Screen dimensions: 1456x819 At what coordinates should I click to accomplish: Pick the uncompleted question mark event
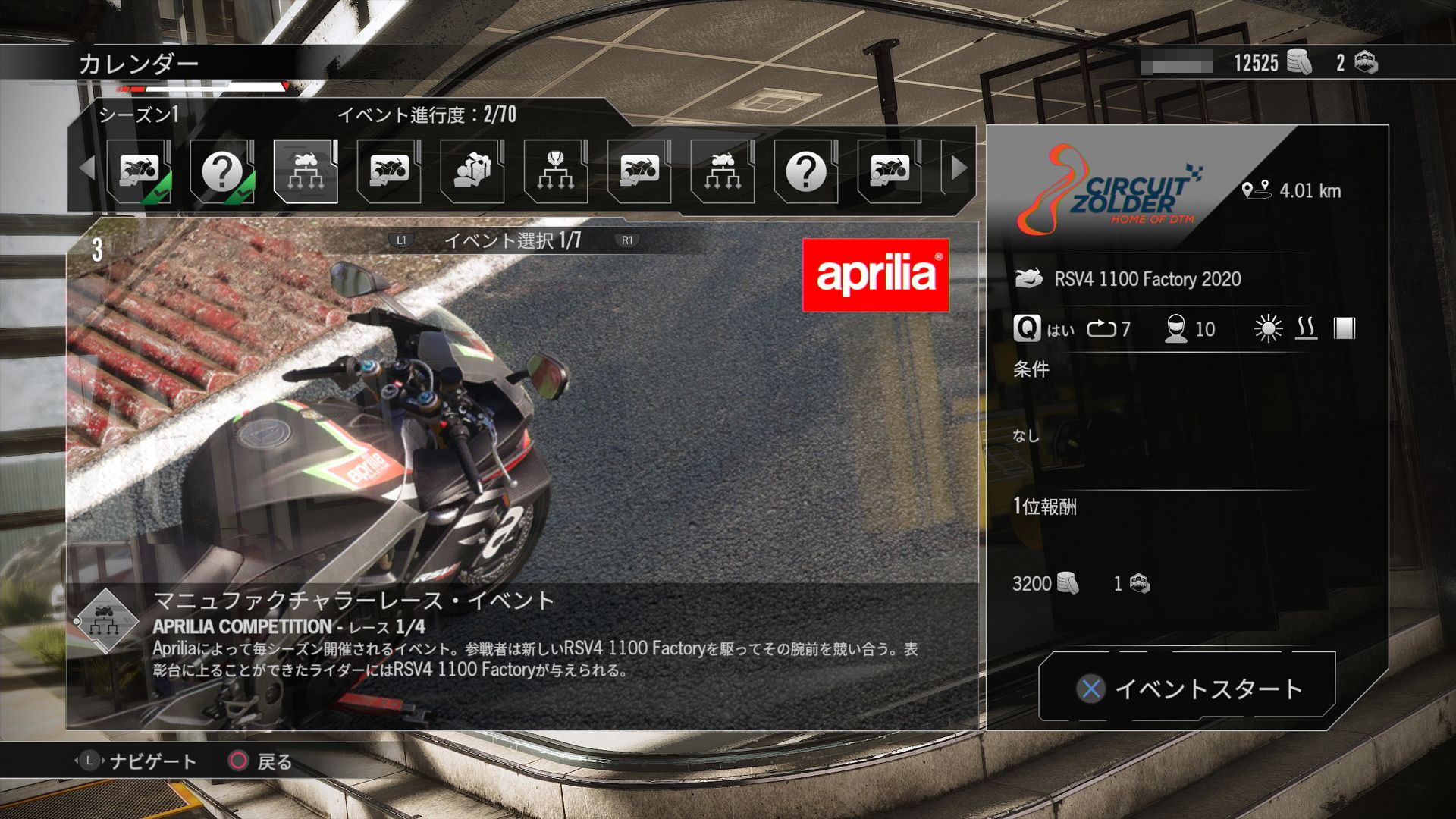pyautogui.click(x=806, y=171)
